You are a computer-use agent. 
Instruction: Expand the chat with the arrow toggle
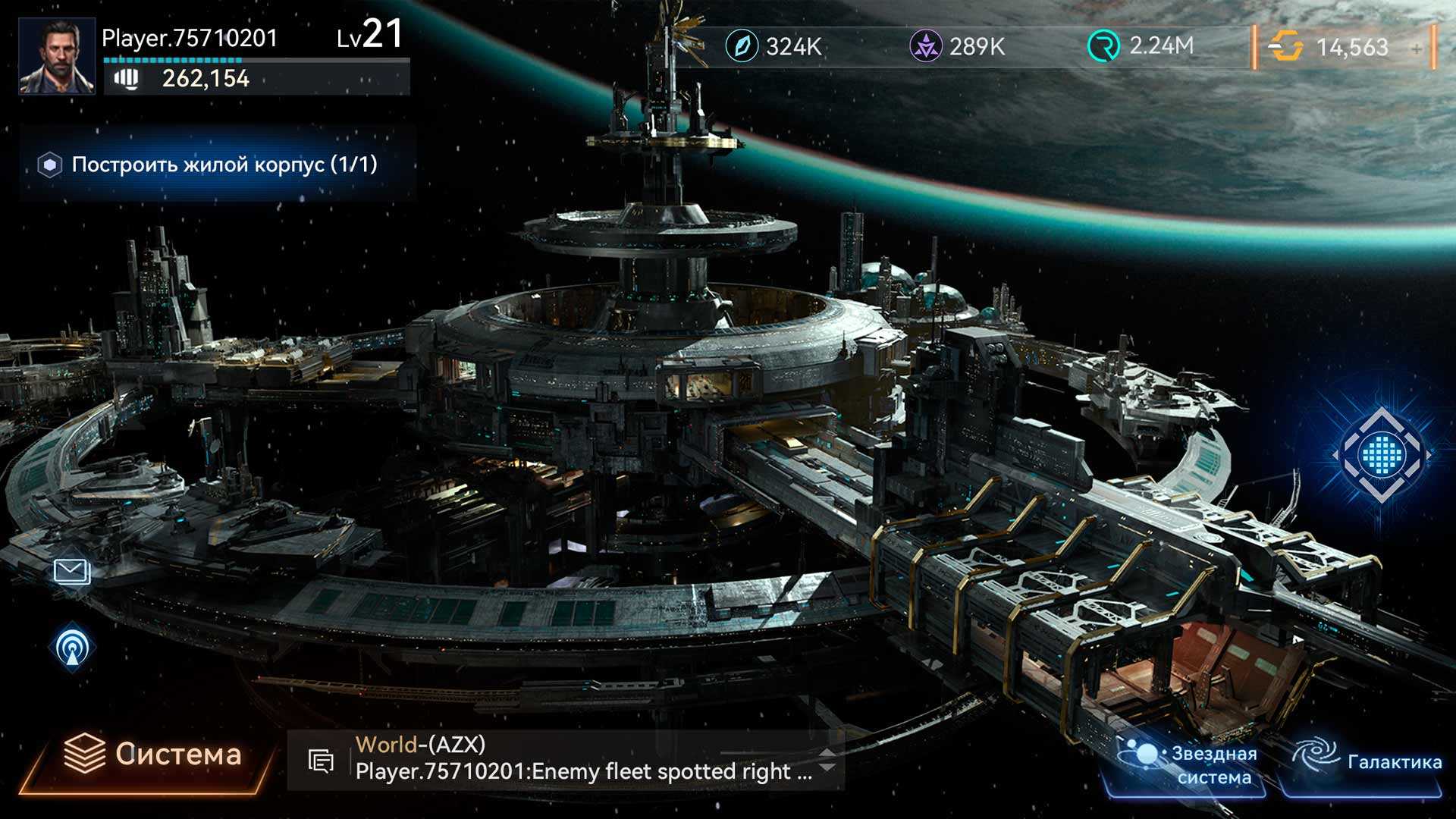pos(828,760)
